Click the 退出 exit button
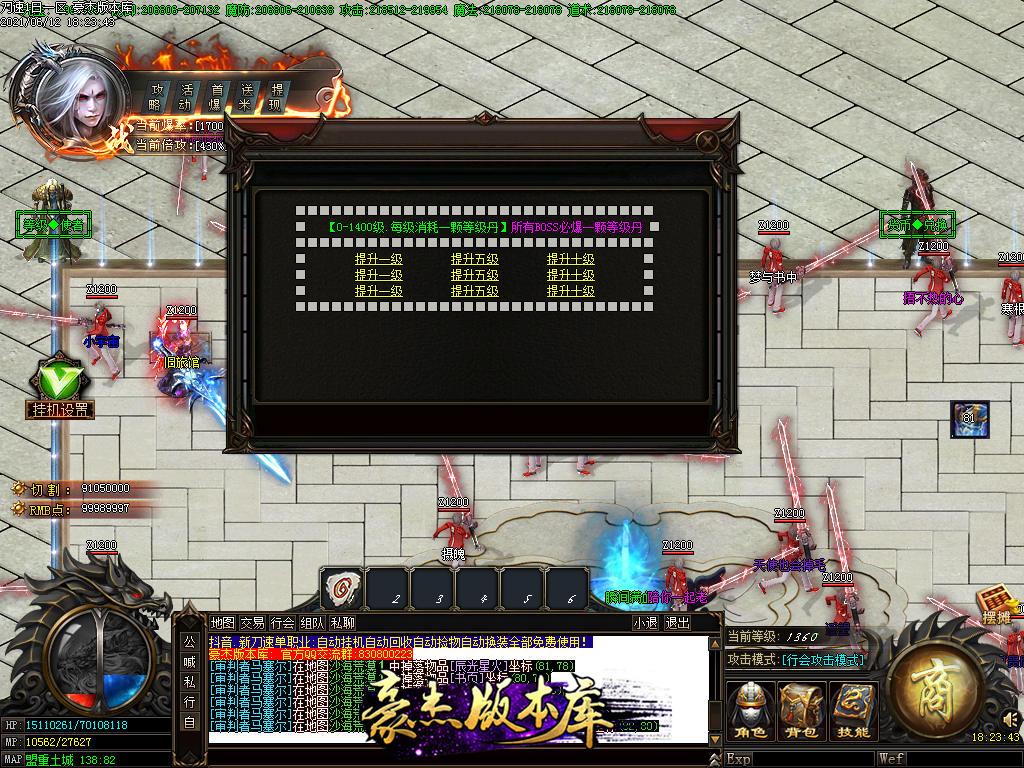Screen dimensions: 1024x768 [x=678, y=622]
